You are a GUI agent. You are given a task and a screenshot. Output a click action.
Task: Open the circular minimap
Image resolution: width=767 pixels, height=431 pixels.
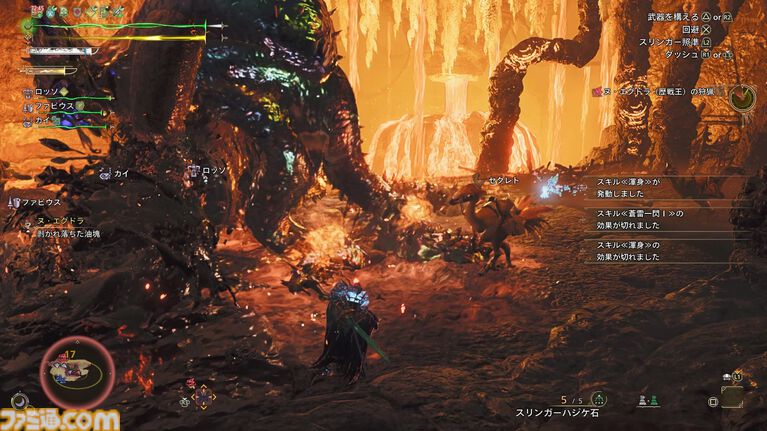(x=76, y=374)
